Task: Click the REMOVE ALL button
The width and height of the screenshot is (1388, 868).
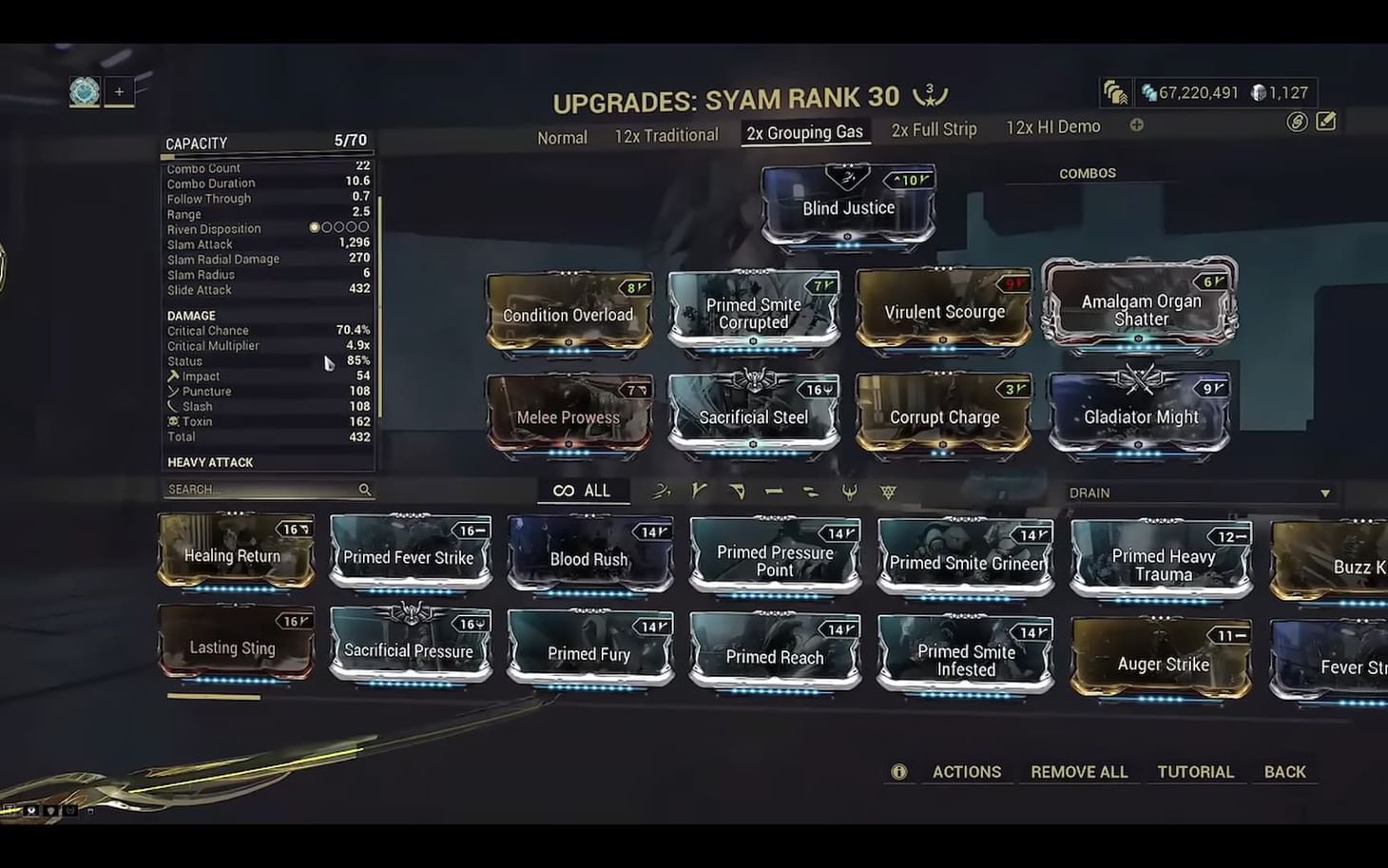Action: click(x=1078, y=771)
